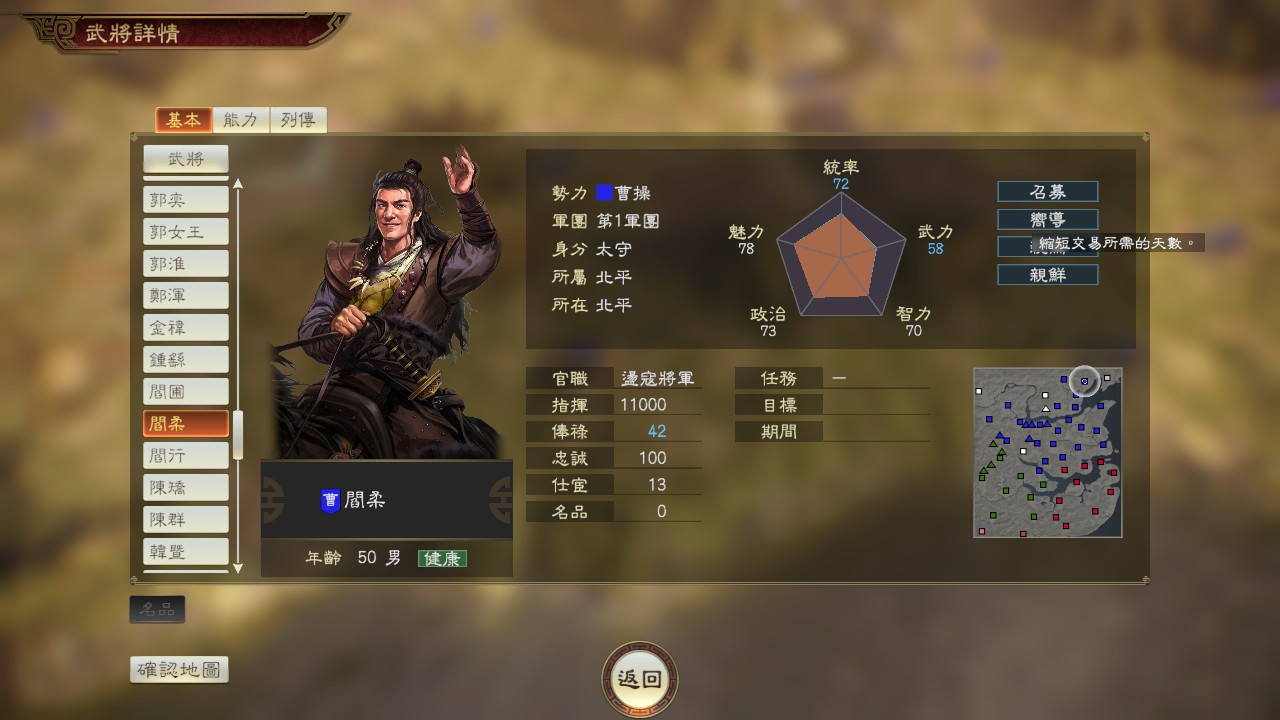Select officer 陳群 in the sidebar
1280x720 pixels.
[185, 518]
